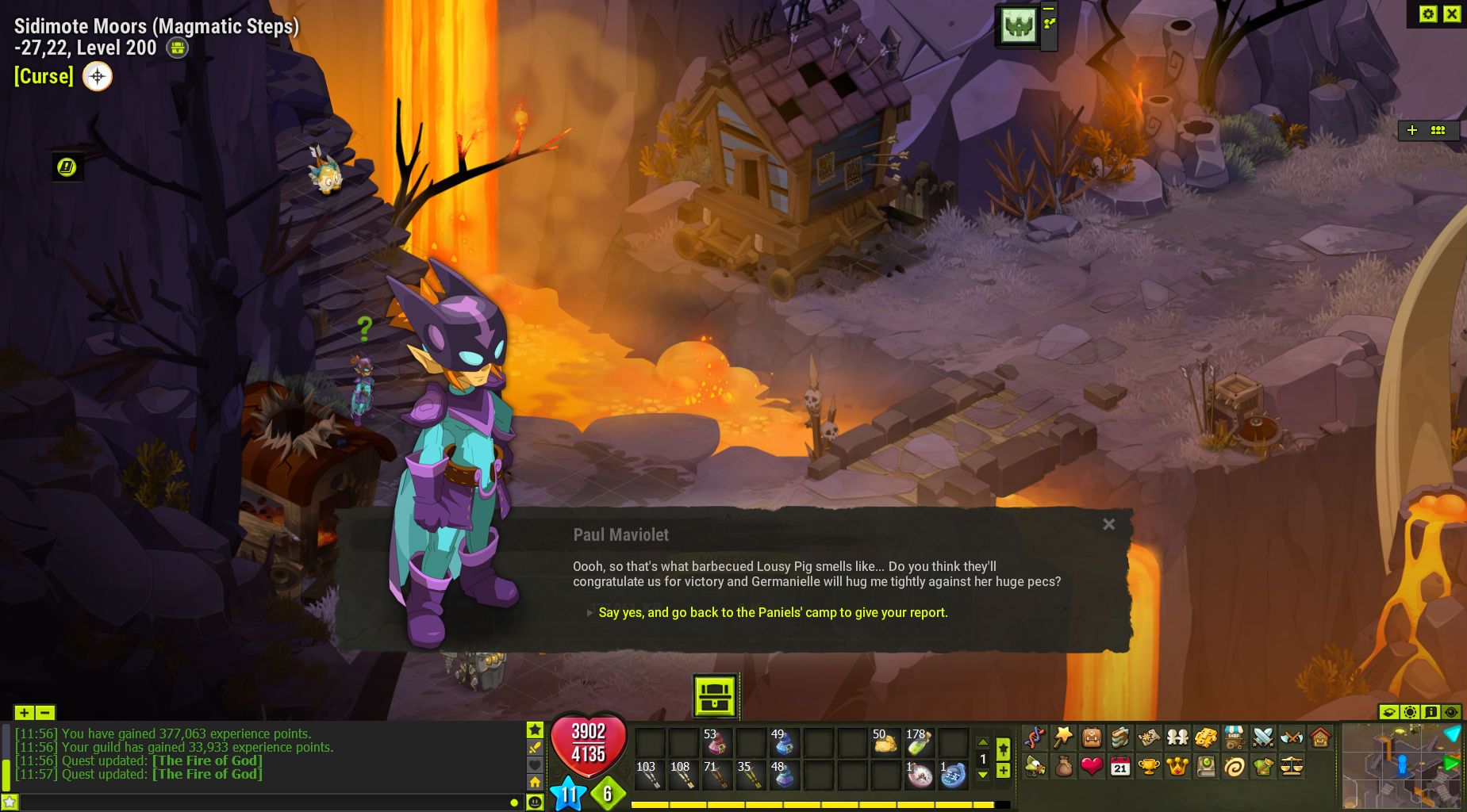
Task: Choose the reply about returning to the Paniels' camp
Action: point(773,612)
